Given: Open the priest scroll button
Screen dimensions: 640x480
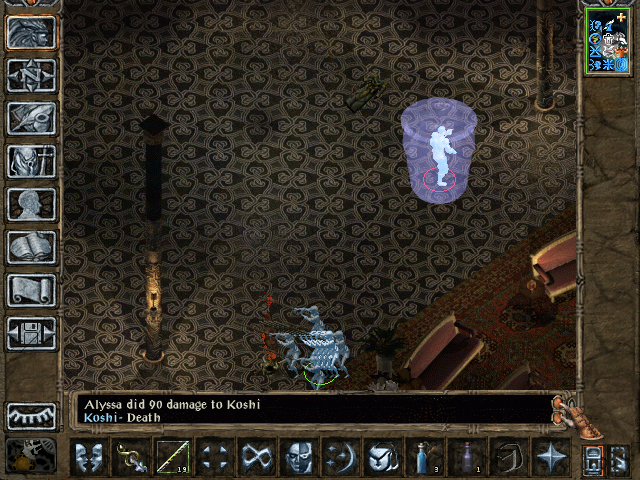Looking at the screenshot, I should pos(31,290).
